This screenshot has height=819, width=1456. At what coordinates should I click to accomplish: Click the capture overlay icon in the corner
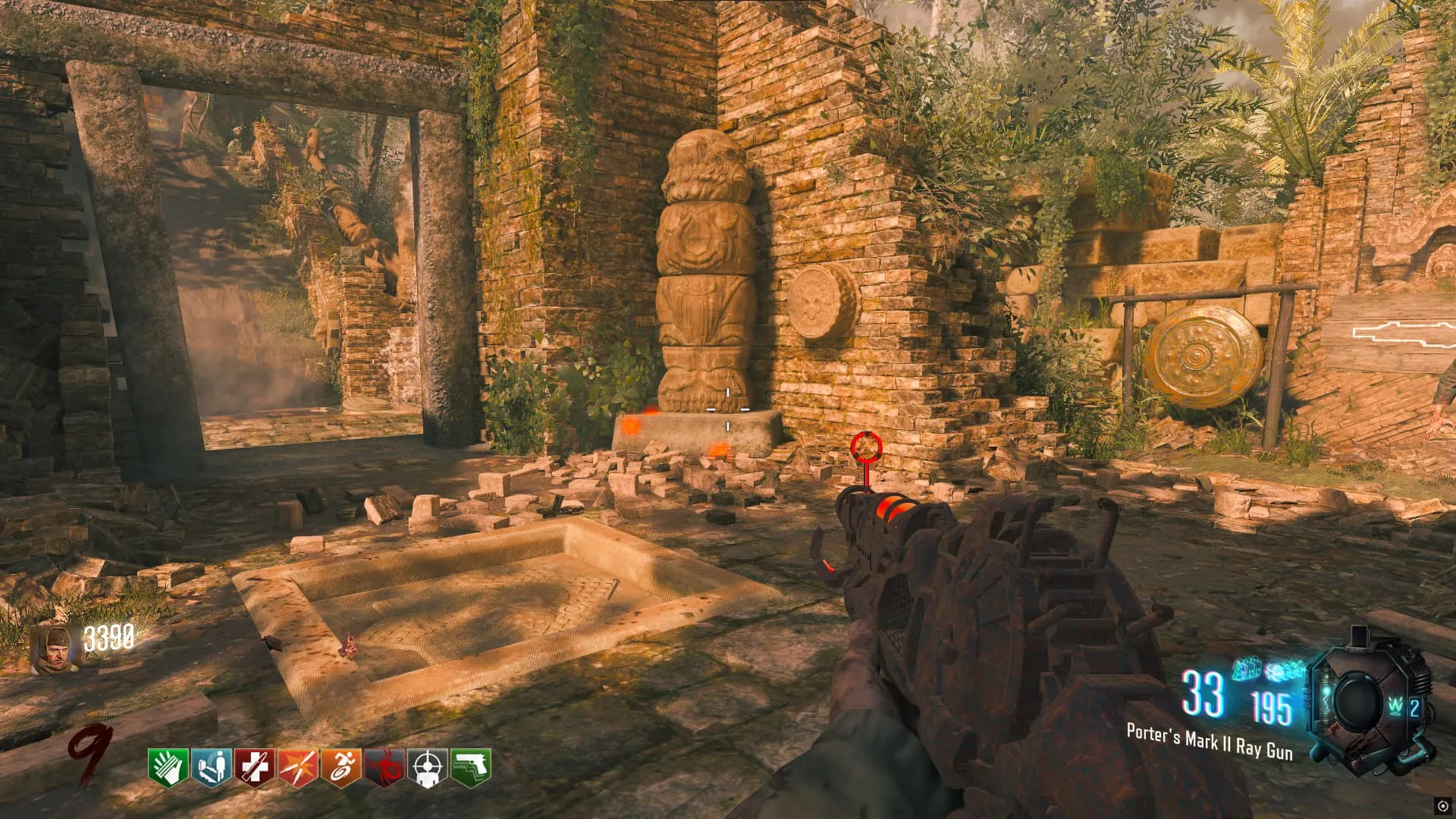pos(1442,805)
